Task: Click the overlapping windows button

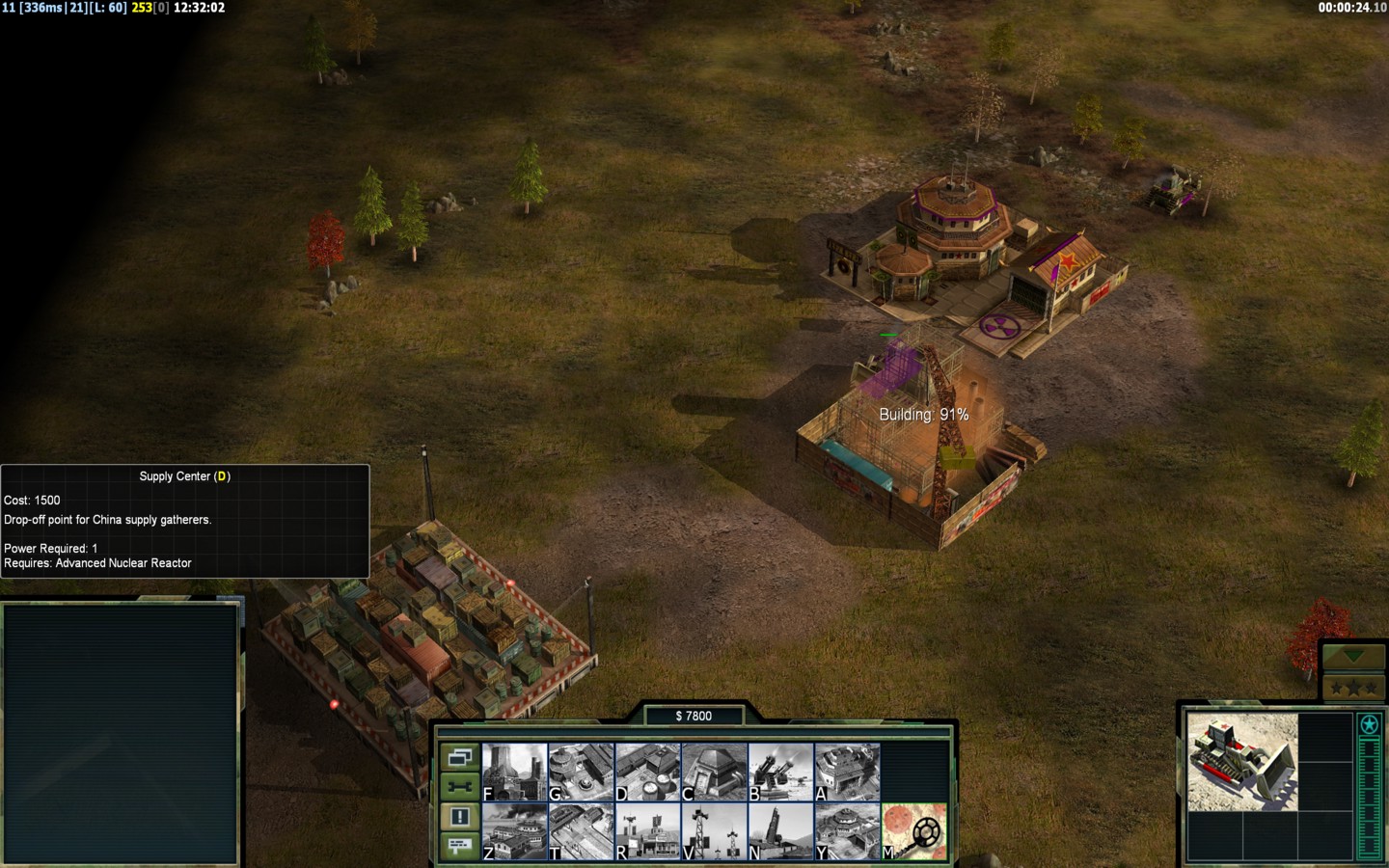Action: pyautogui.click(x=460, y=757)
